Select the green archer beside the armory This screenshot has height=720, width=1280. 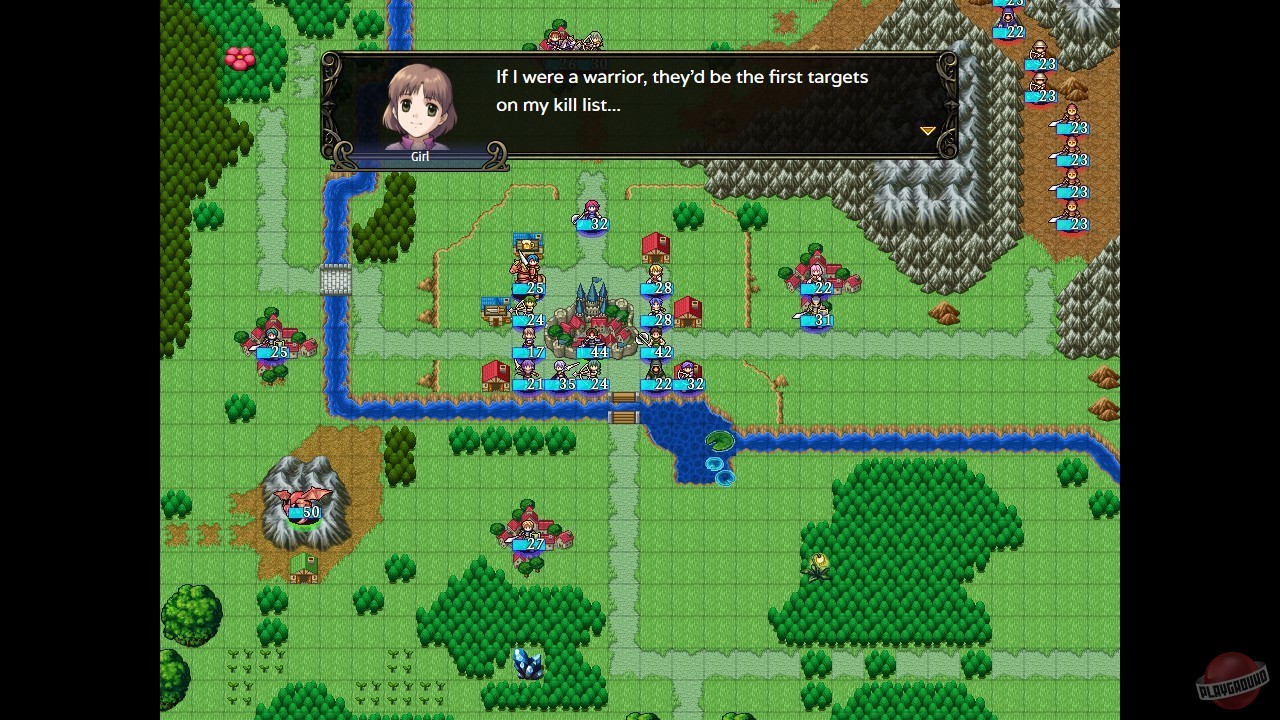pyautogui.click(x=528, y=306)
